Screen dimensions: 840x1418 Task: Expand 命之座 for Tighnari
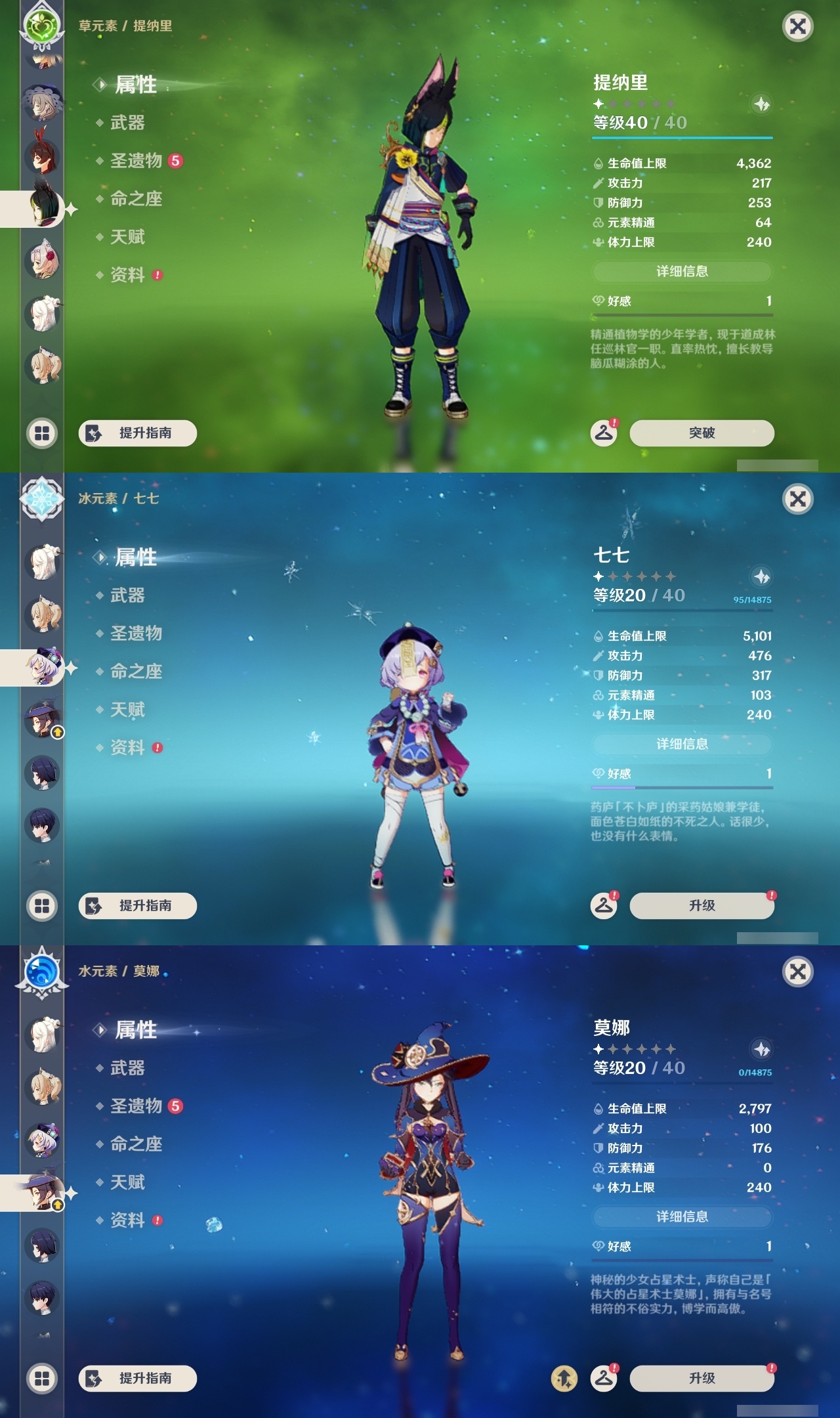click(136, 200)
